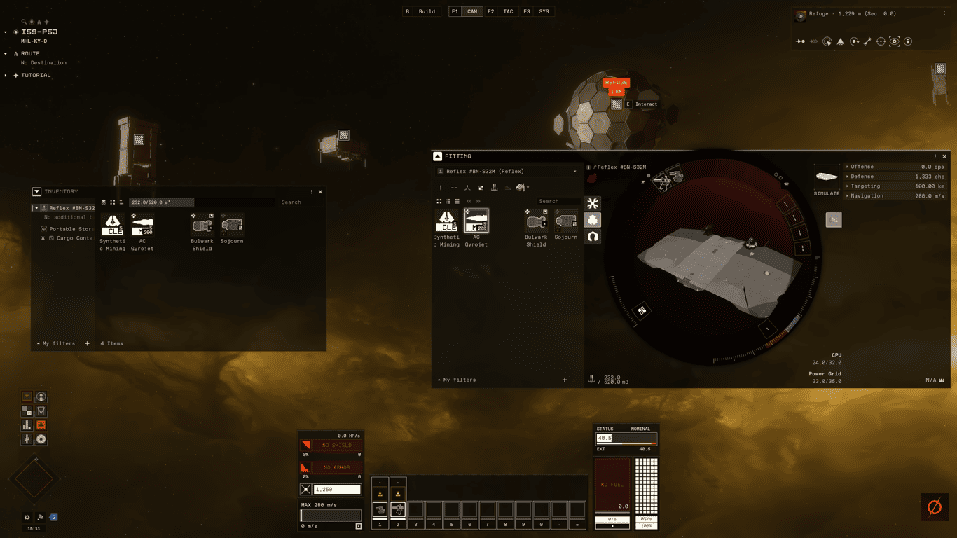
Task: Select Sojourn item in Inventory window
Action: pyautogui.click(x=232, y=226)
